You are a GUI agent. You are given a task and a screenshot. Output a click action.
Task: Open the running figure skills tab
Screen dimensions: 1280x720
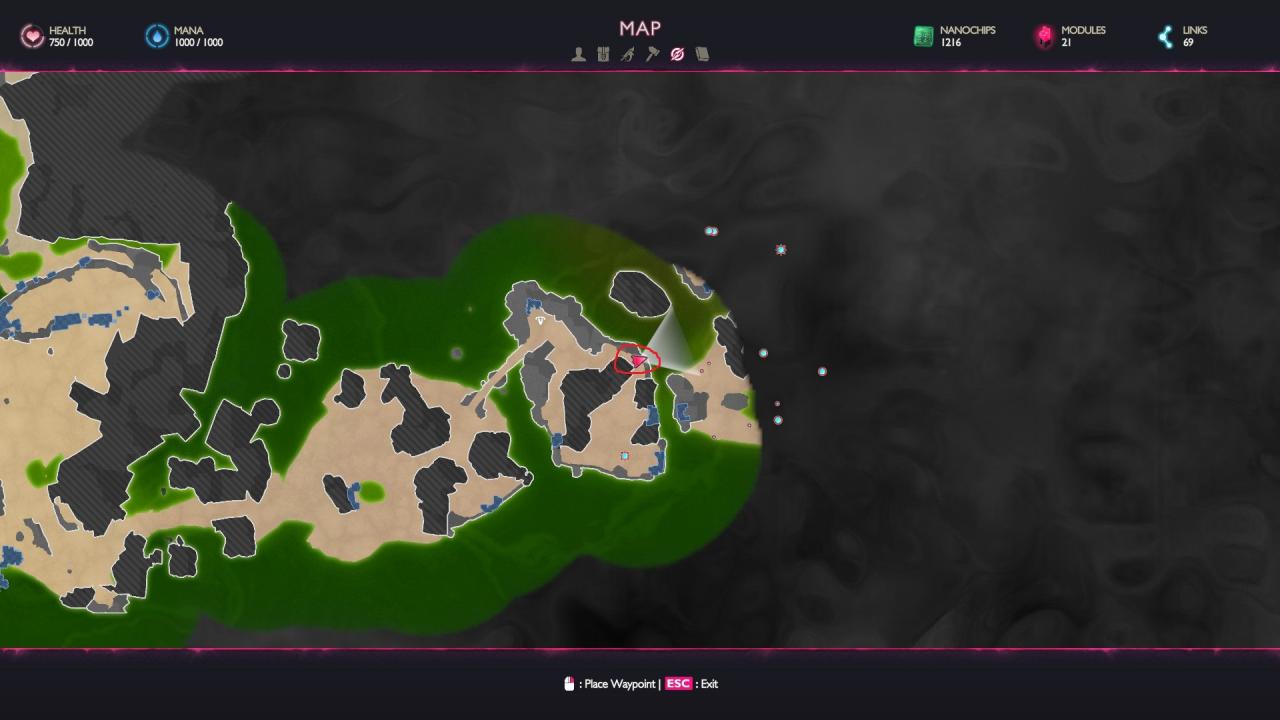(x=627, y=55)
